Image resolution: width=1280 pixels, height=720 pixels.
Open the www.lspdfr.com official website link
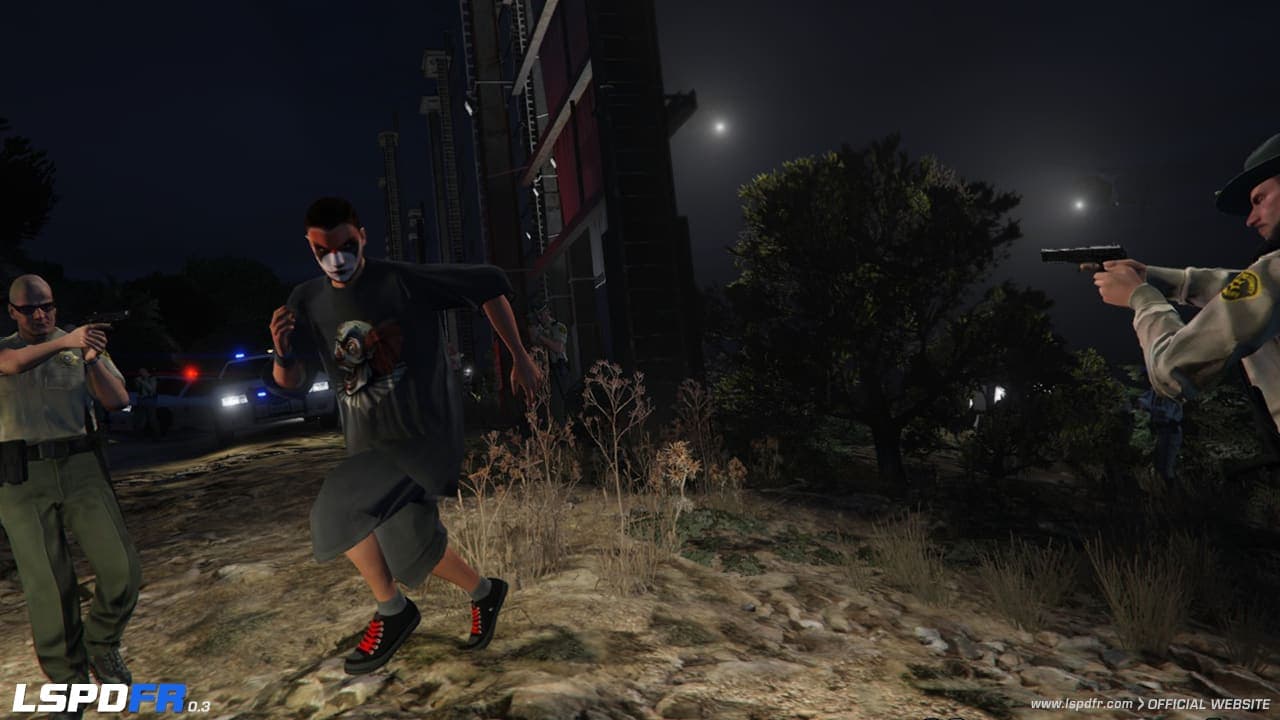pyautogui.click(x=1150, y=704)
